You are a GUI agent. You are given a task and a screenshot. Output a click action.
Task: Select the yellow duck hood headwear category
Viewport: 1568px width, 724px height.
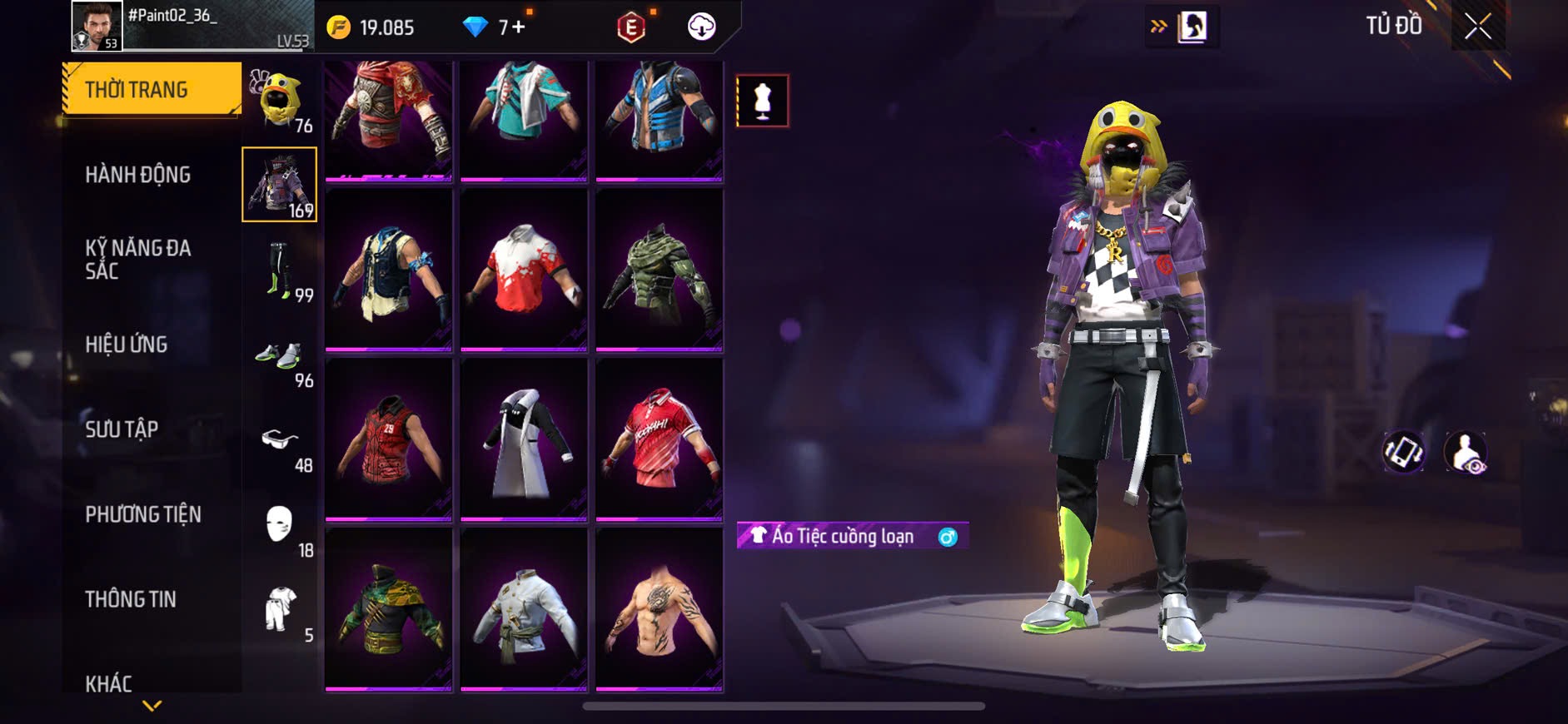coord(280,100)
